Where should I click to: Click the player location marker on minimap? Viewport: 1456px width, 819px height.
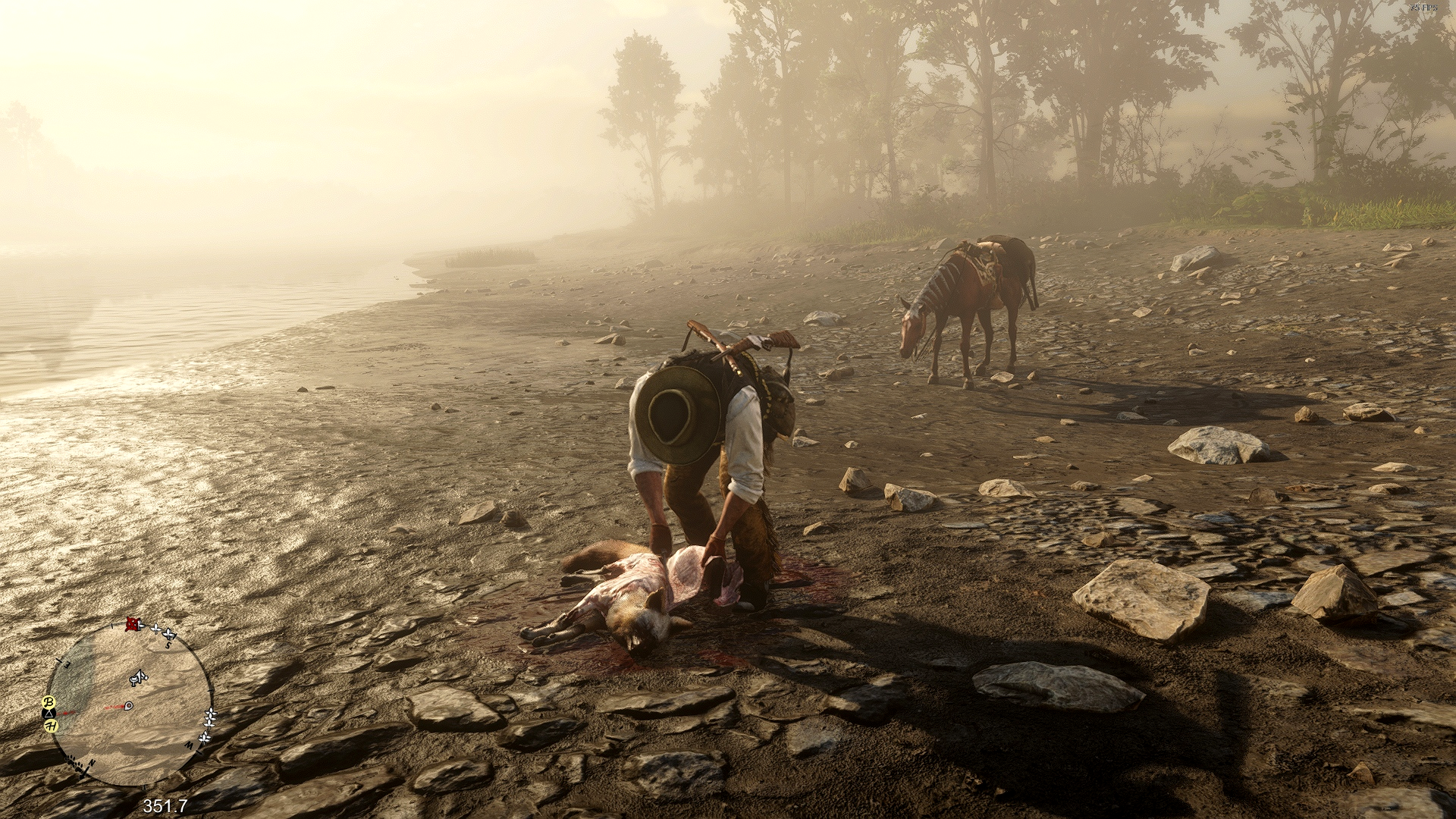coord(128,705)
